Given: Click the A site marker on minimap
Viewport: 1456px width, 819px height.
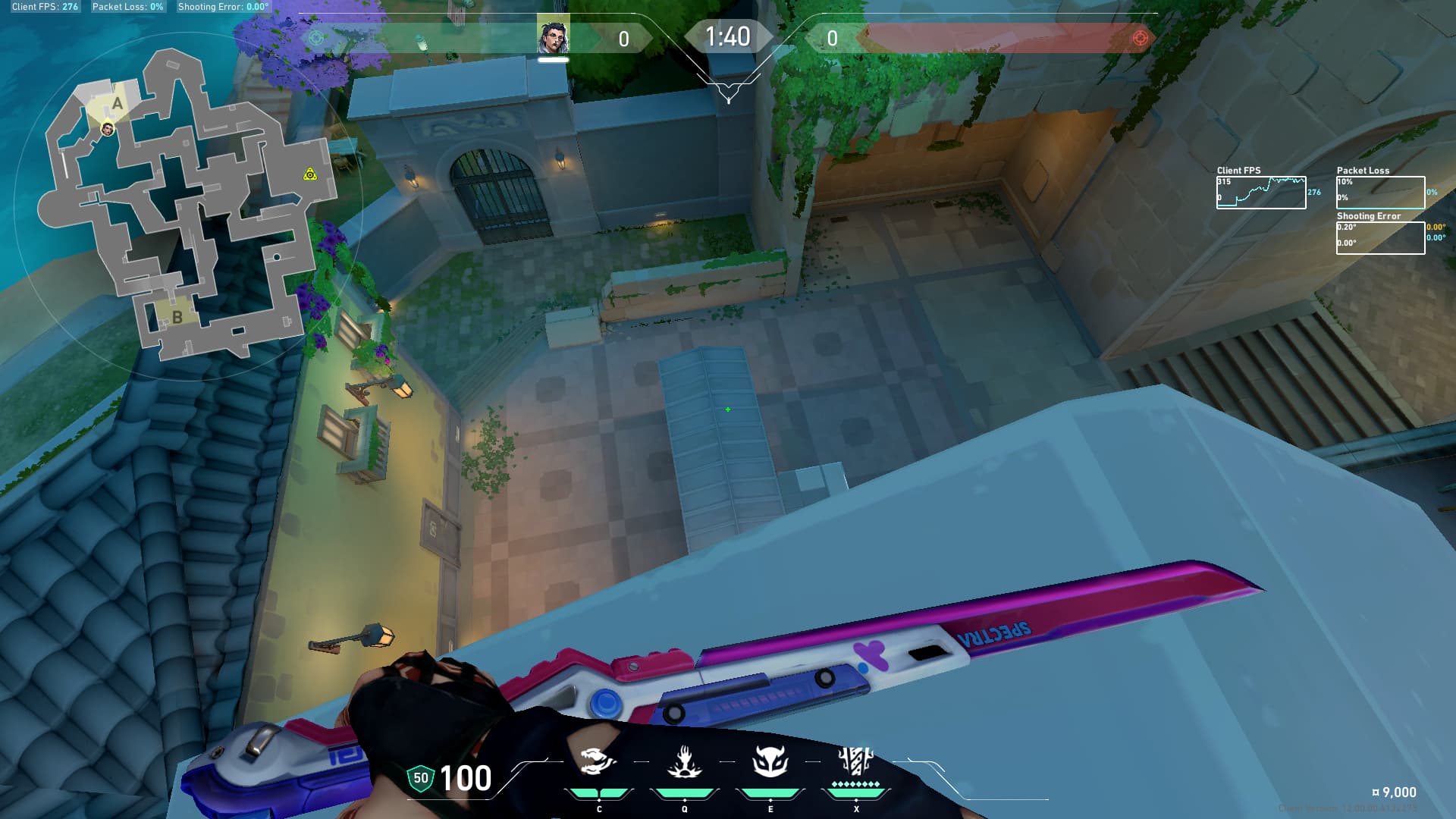Looking at the screenshot, I should (117, 104).
